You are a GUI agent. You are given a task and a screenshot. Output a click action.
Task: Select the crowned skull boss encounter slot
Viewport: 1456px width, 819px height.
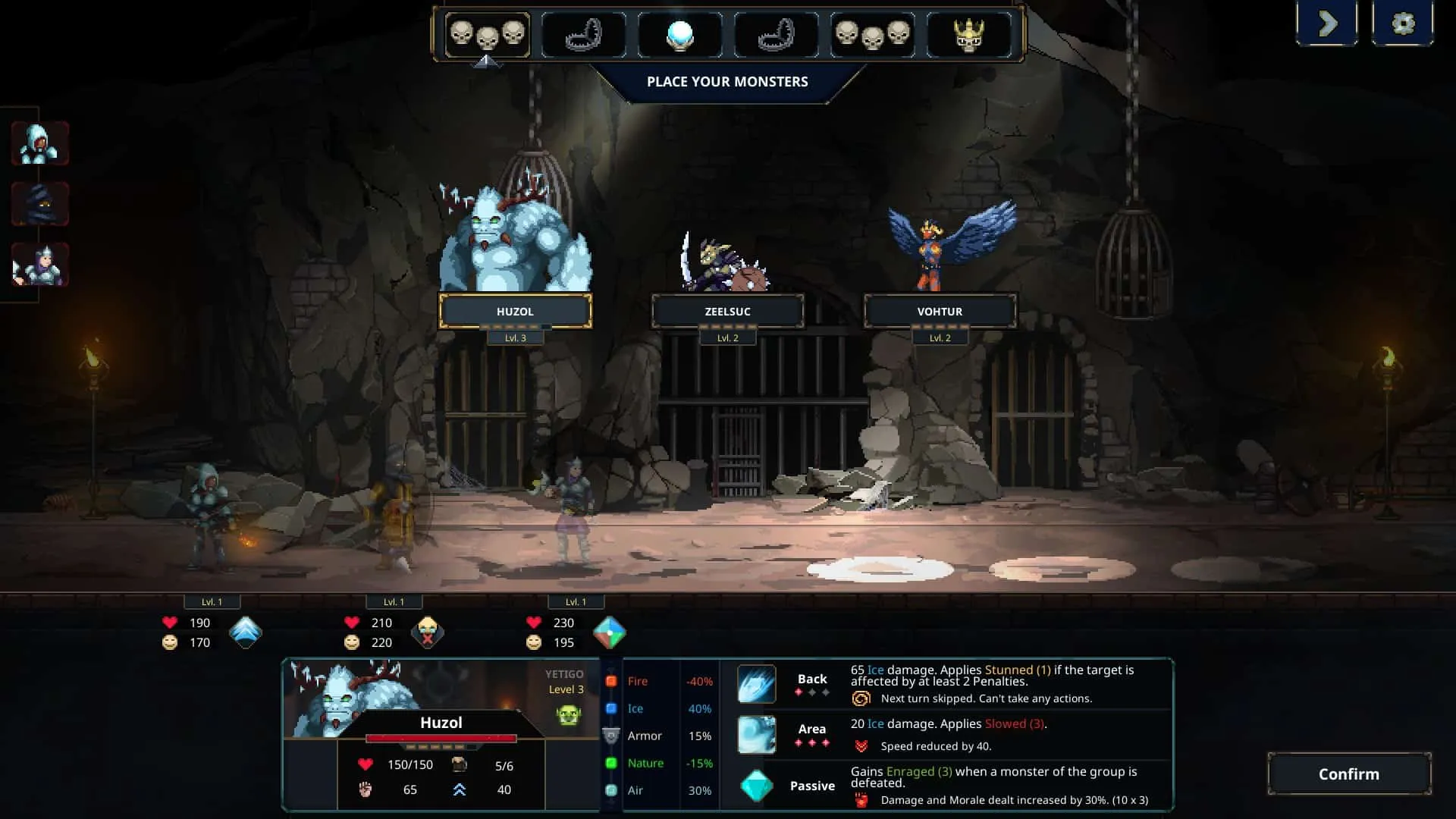point(971,33)
